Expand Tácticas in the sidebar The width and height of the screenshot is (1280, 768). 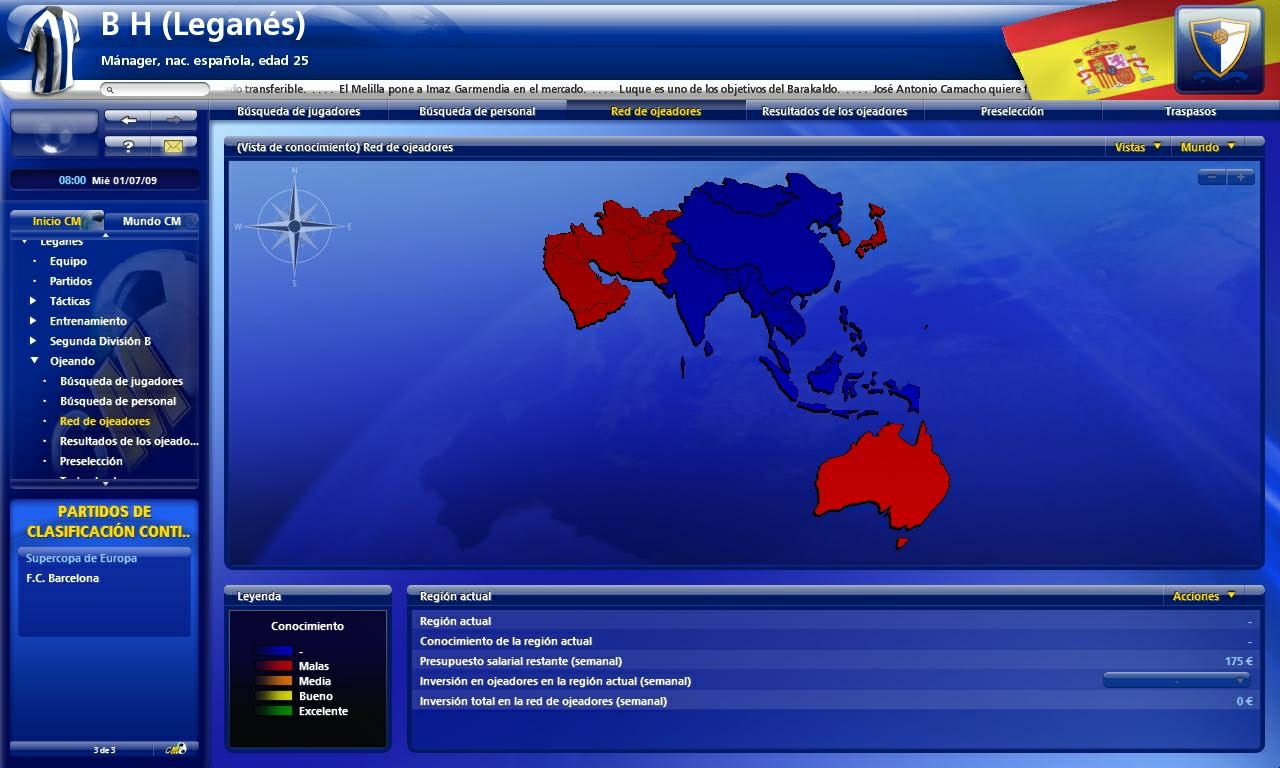33,301
